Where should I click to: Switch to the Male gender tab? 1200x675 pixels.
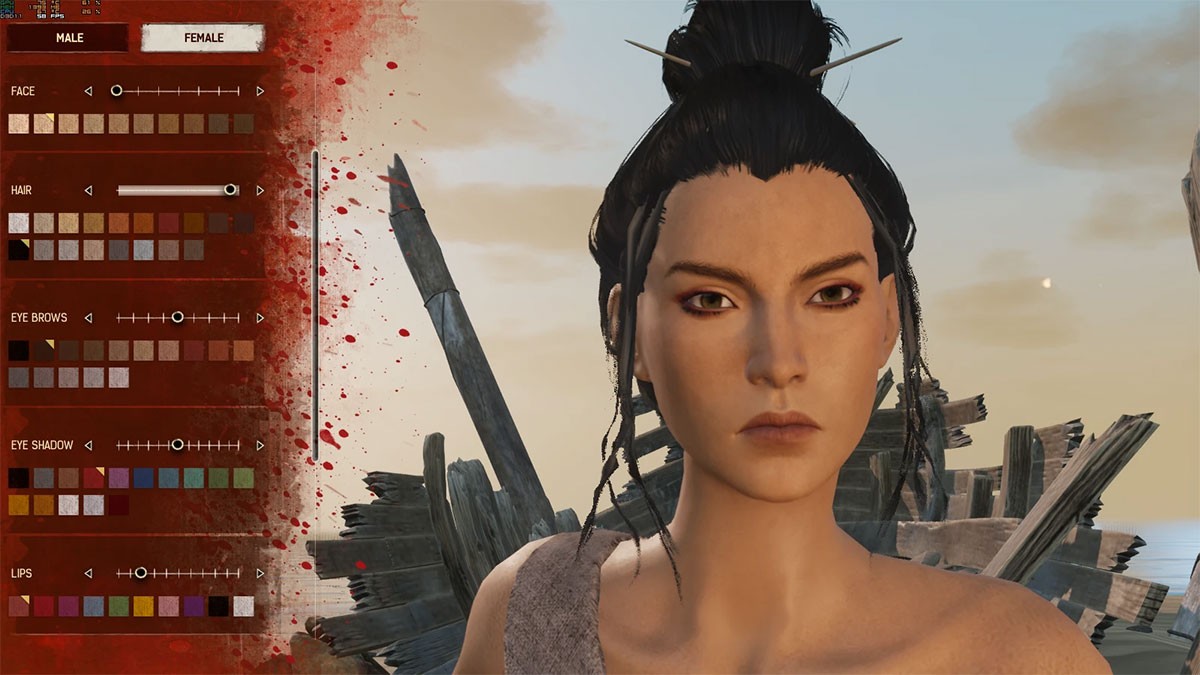click(x=68, y=38)
